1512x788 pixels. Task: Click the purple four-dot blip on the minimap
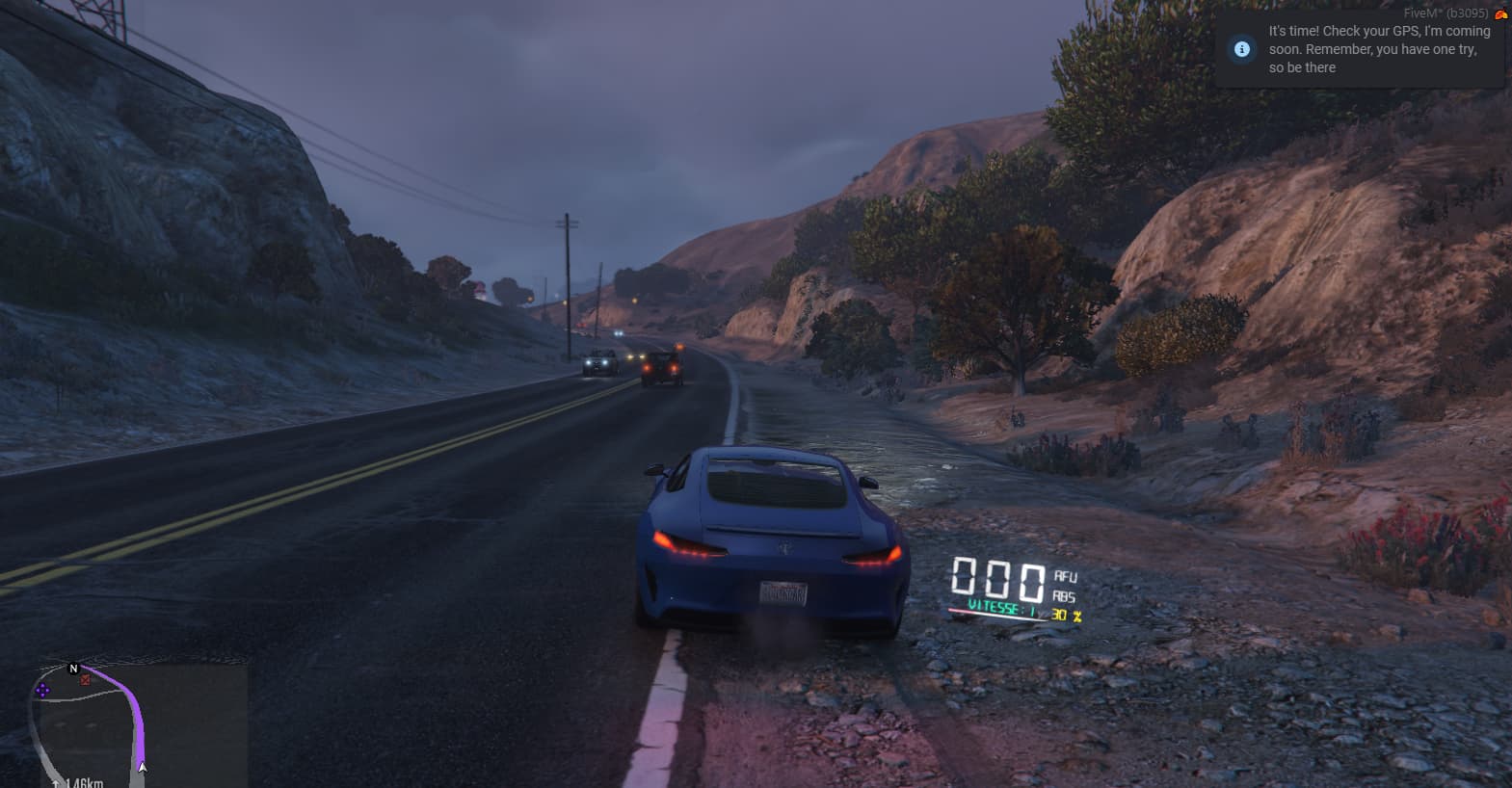42,690
